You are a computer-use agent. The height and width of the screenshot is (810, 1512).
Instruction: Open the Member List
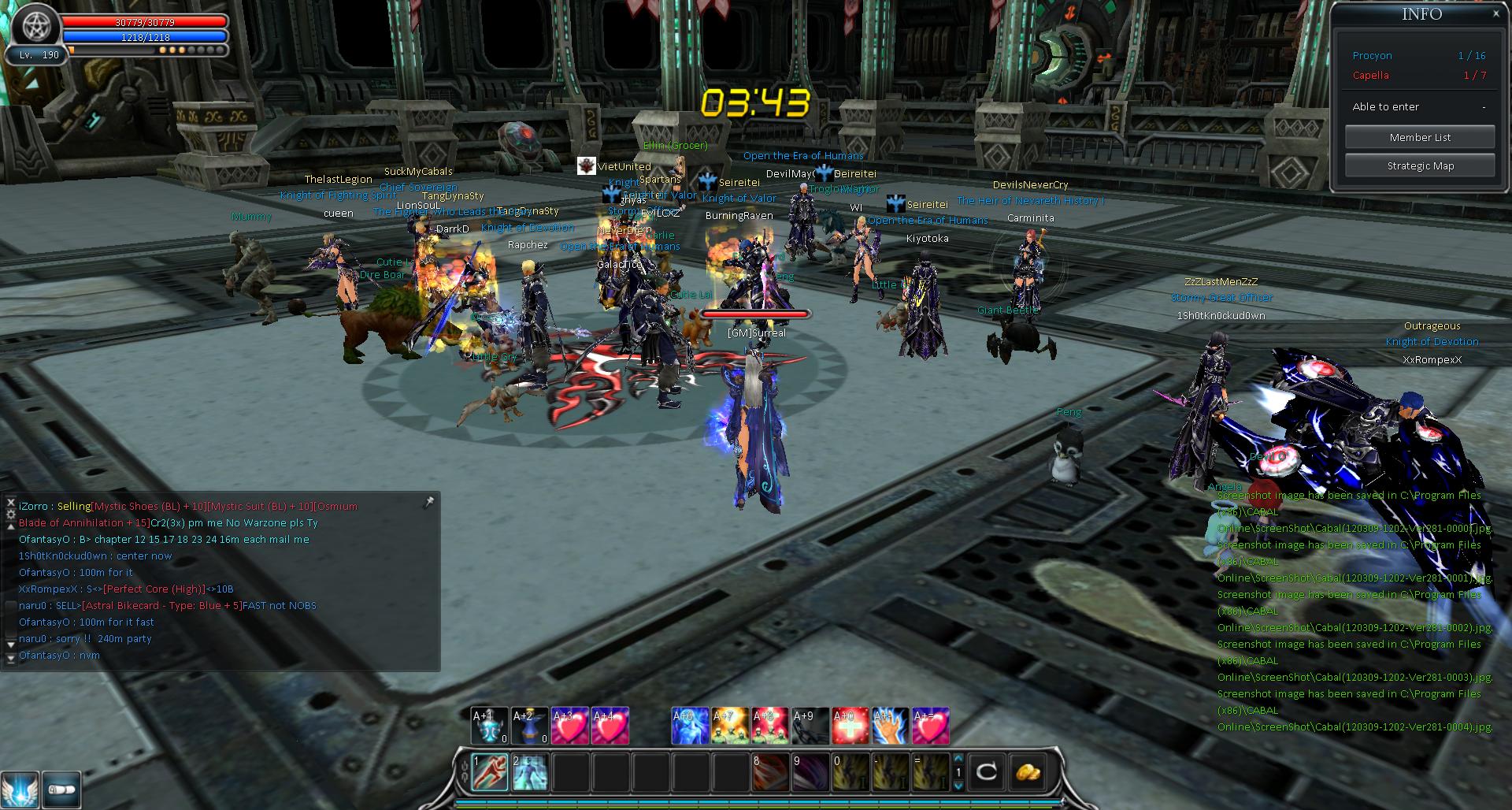[1419, 137]
